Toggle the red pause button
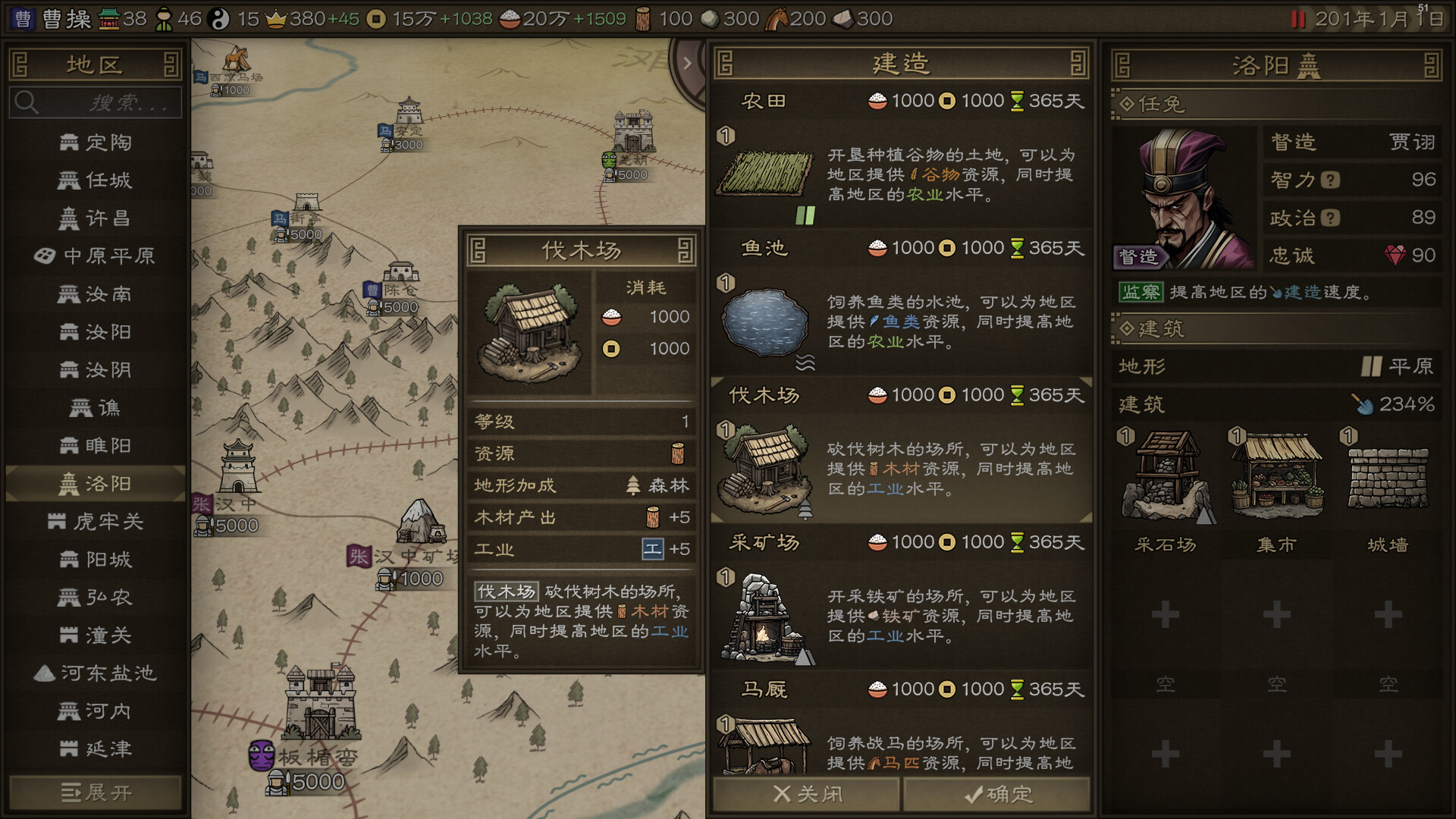 [1298, 19]
